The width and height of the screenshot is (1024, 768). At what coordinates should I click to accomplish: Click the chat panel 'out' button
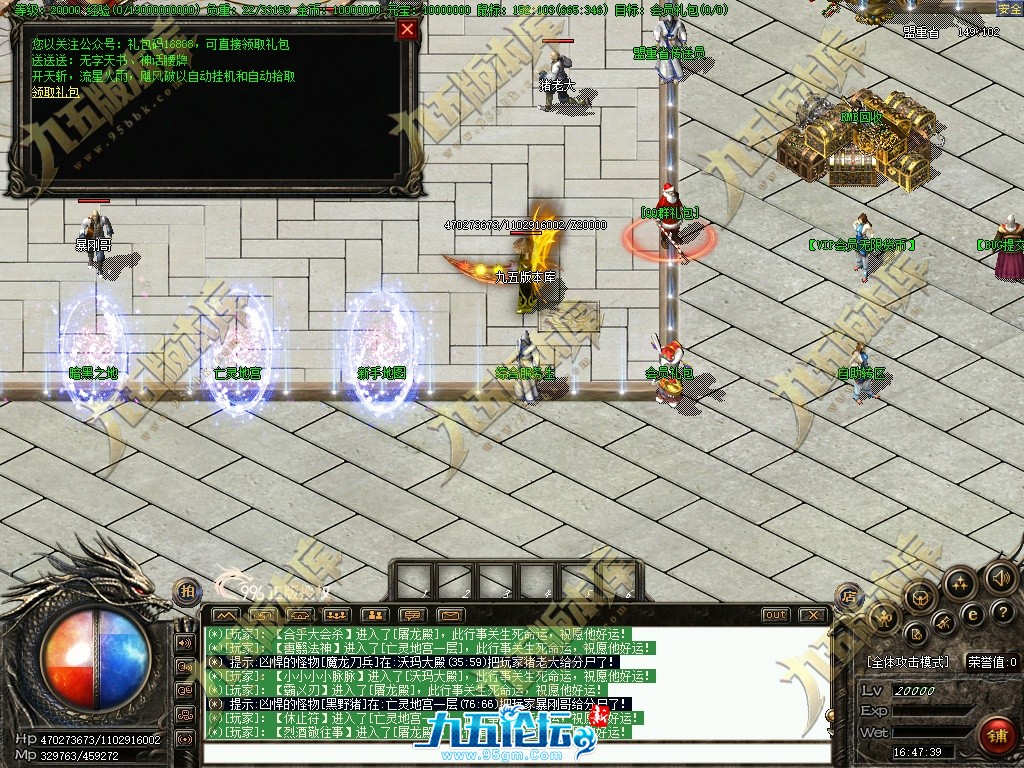(x=775, y=614)
